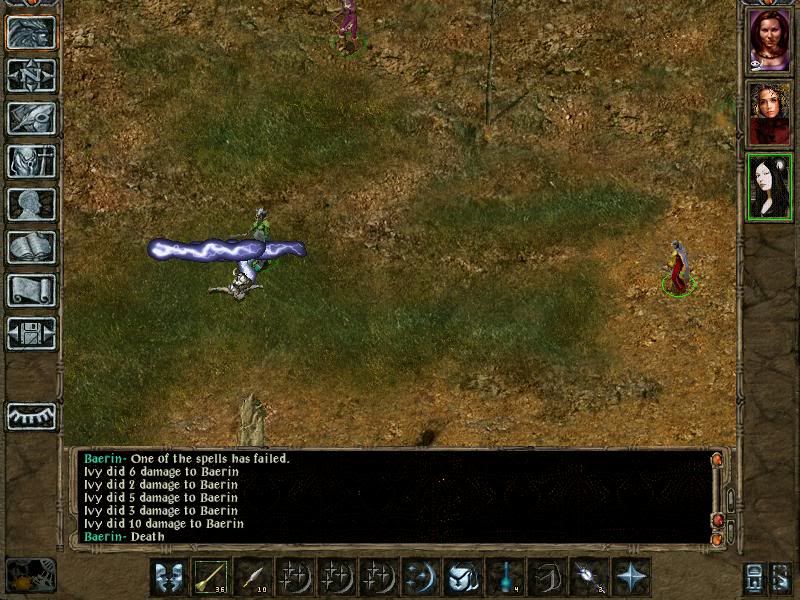Image resolution: width=800 pixels, height=600 pixels.
Task: Open the character record with the bust button
Action: [31, 204]
